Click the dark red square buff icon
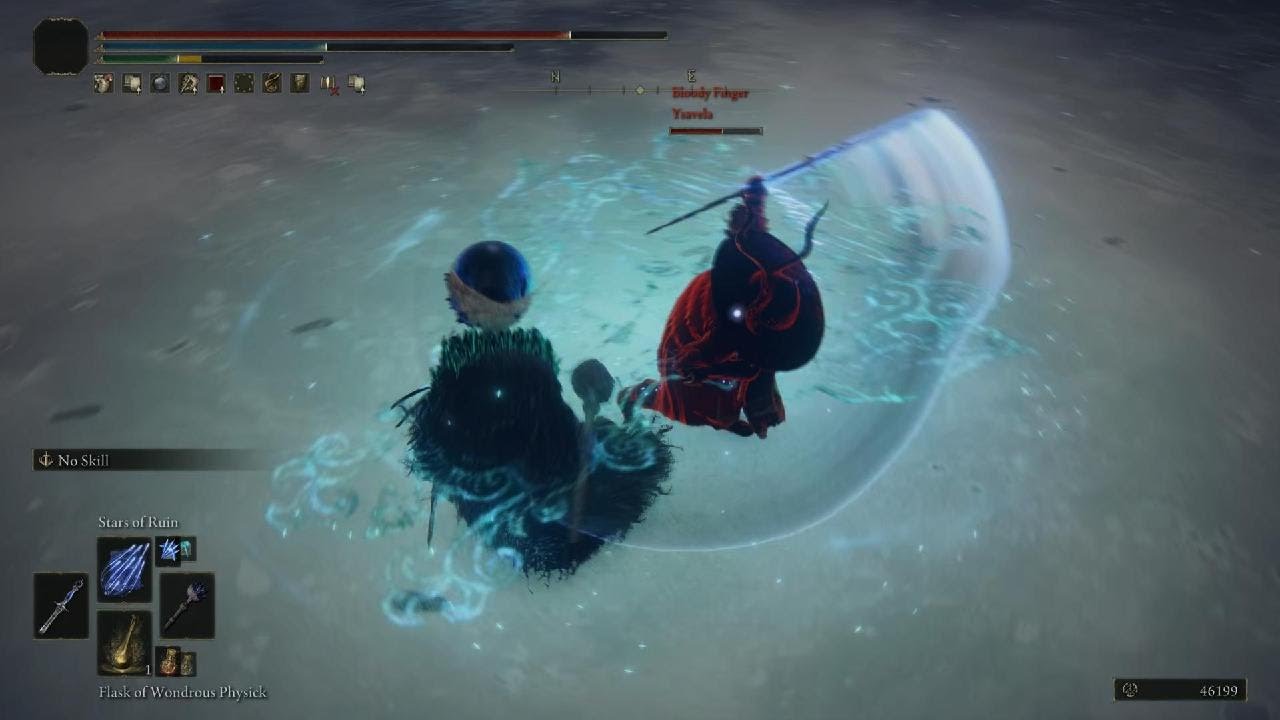1280x720 pixels. [x=216, y=84]
